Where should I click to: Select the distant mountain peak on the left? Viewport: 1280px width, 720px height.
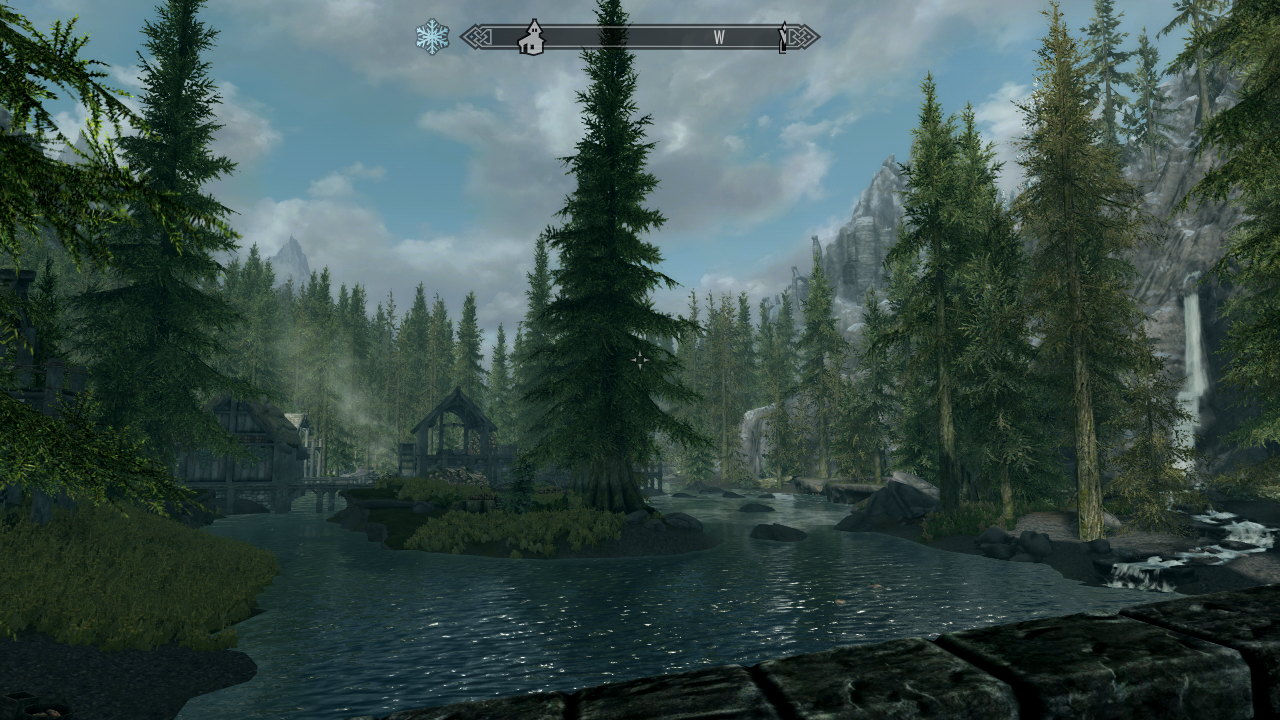[292, 245]
